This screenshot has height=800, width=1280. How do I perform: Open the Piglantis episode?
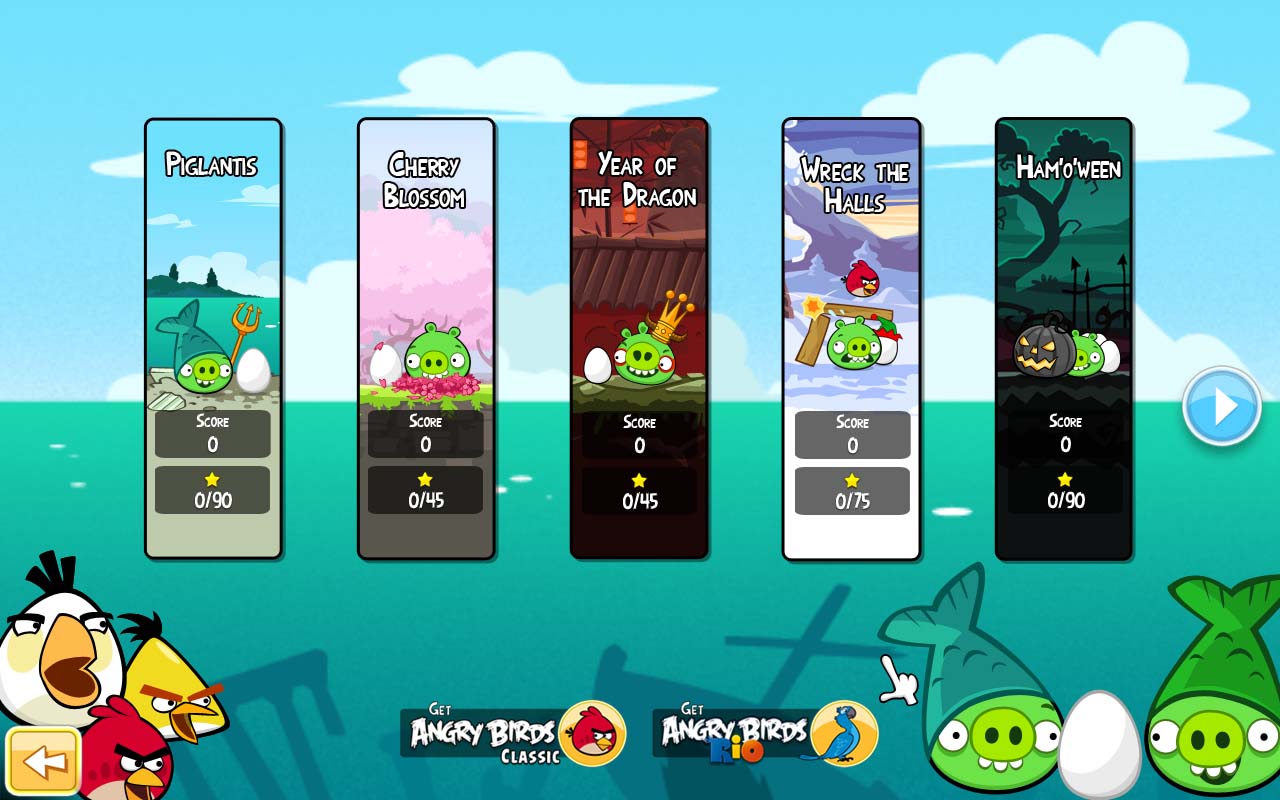[x=213, y=300]
